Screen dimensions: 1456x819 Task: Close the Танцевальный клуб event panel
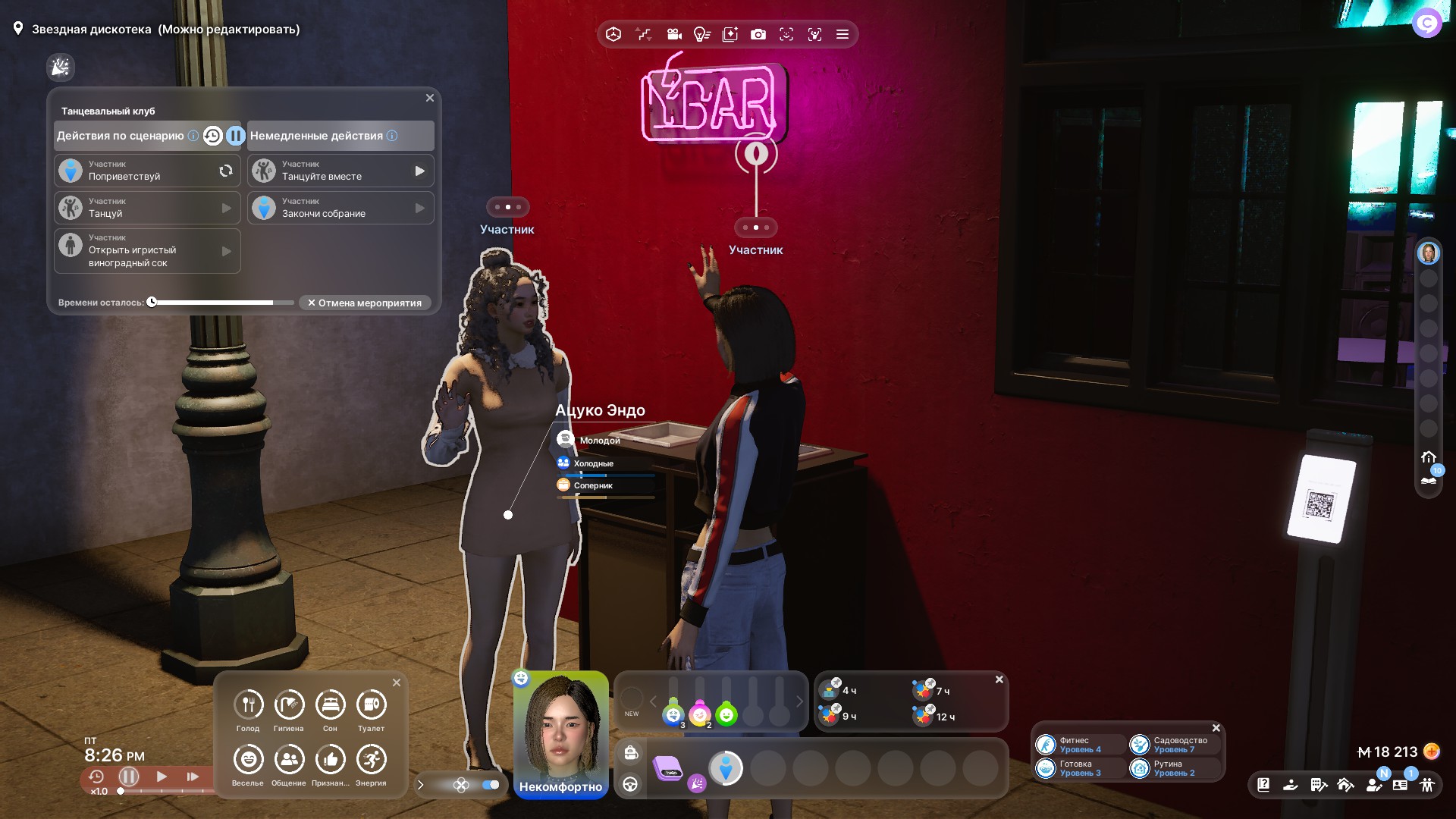(x=430, y=98)
